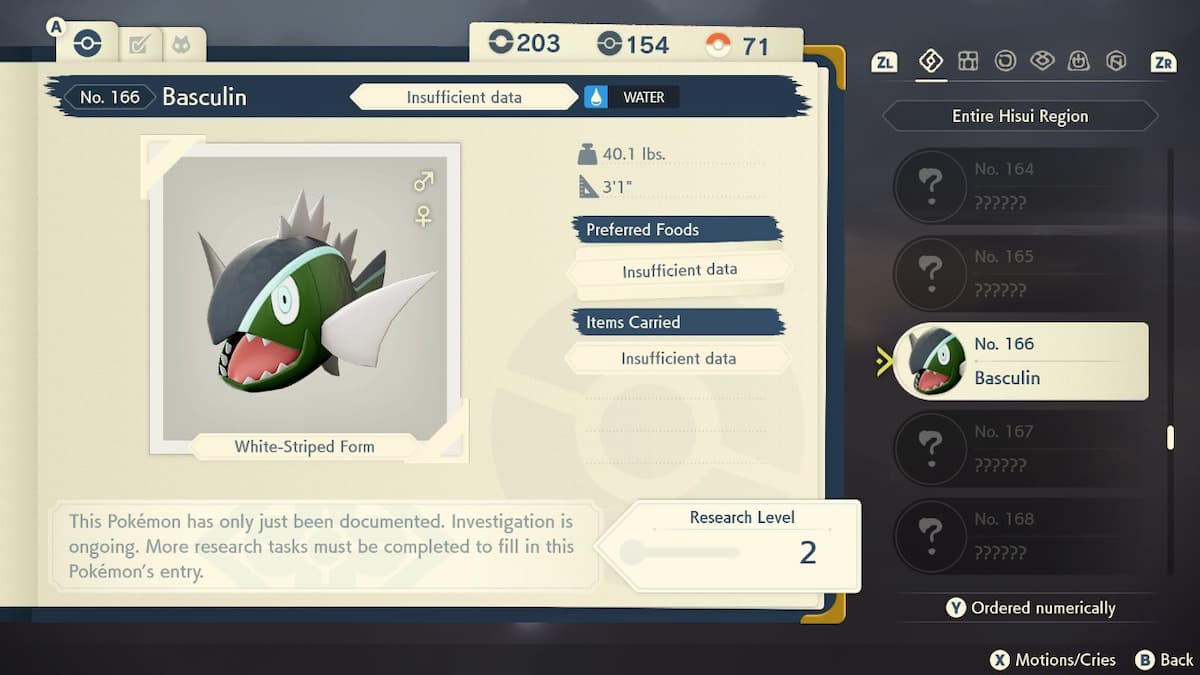Image resolution: width=1200 pixels, height=675 pixels.
Task: Select the unknown No. 168 entry
Action: (x=1020, y=535)
